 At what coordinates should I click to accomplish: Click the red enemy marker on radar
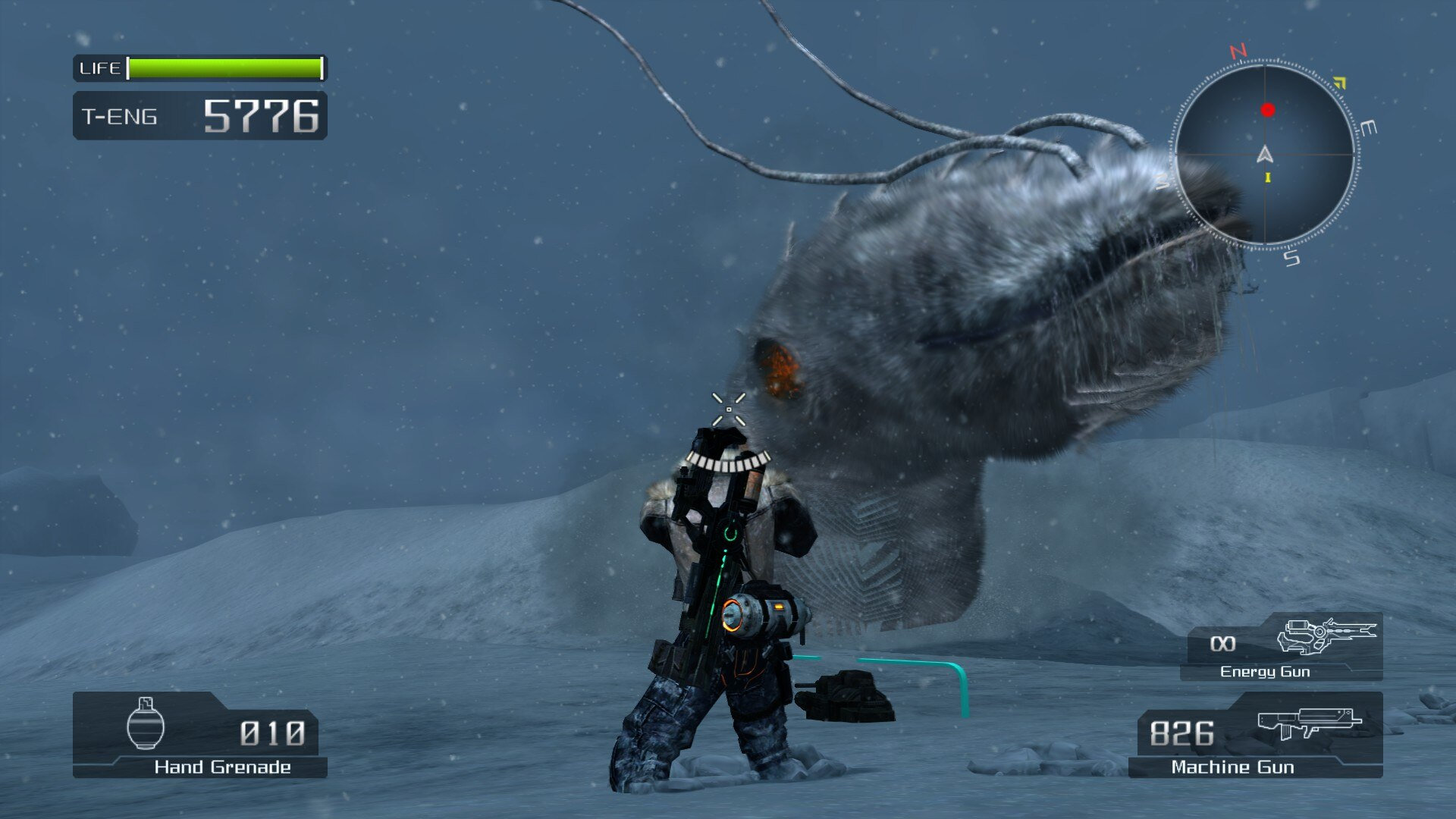(x=1267, y=111)
